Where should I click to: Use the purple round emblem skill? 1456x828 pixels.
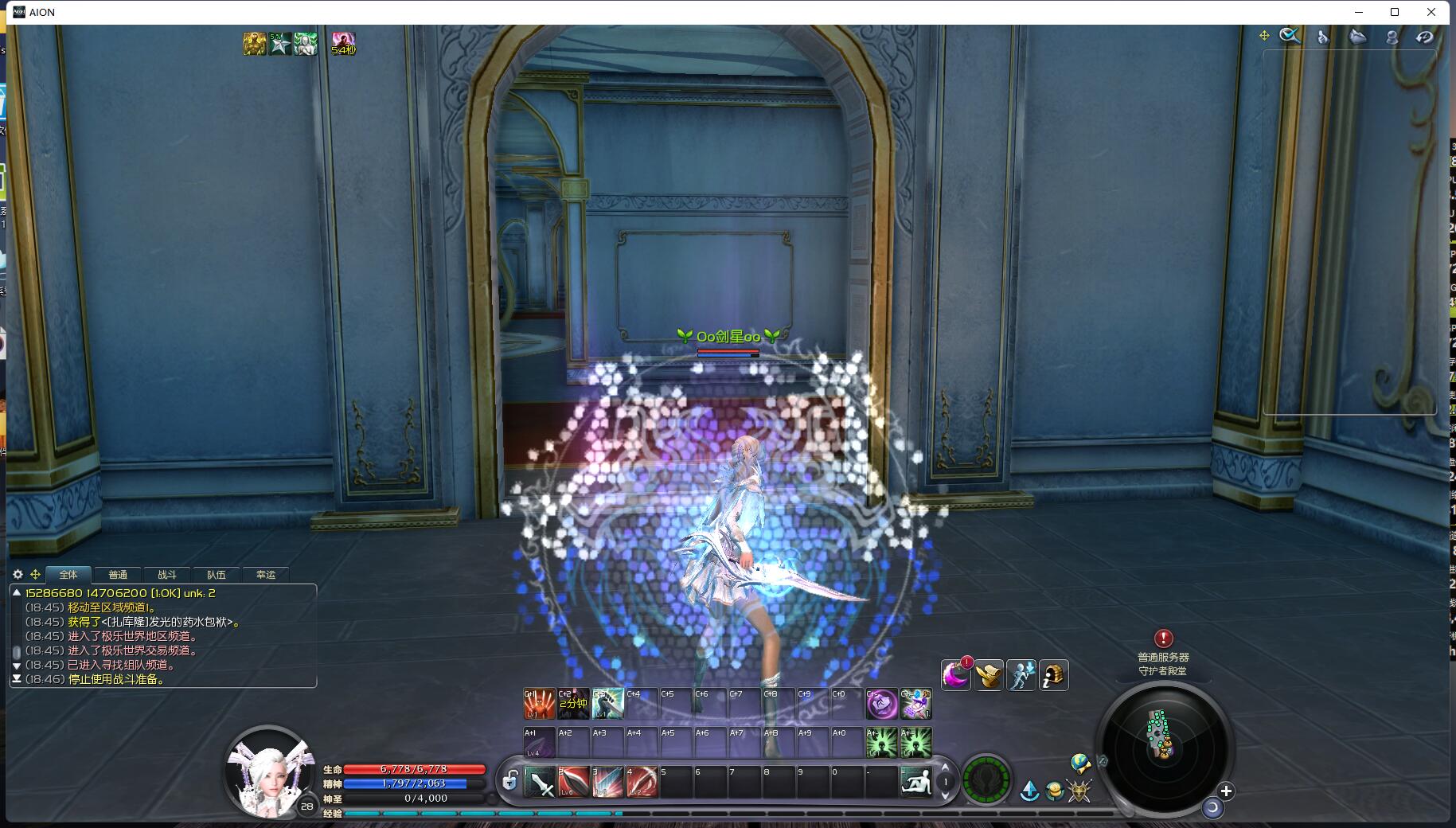(x=882, y=704)
